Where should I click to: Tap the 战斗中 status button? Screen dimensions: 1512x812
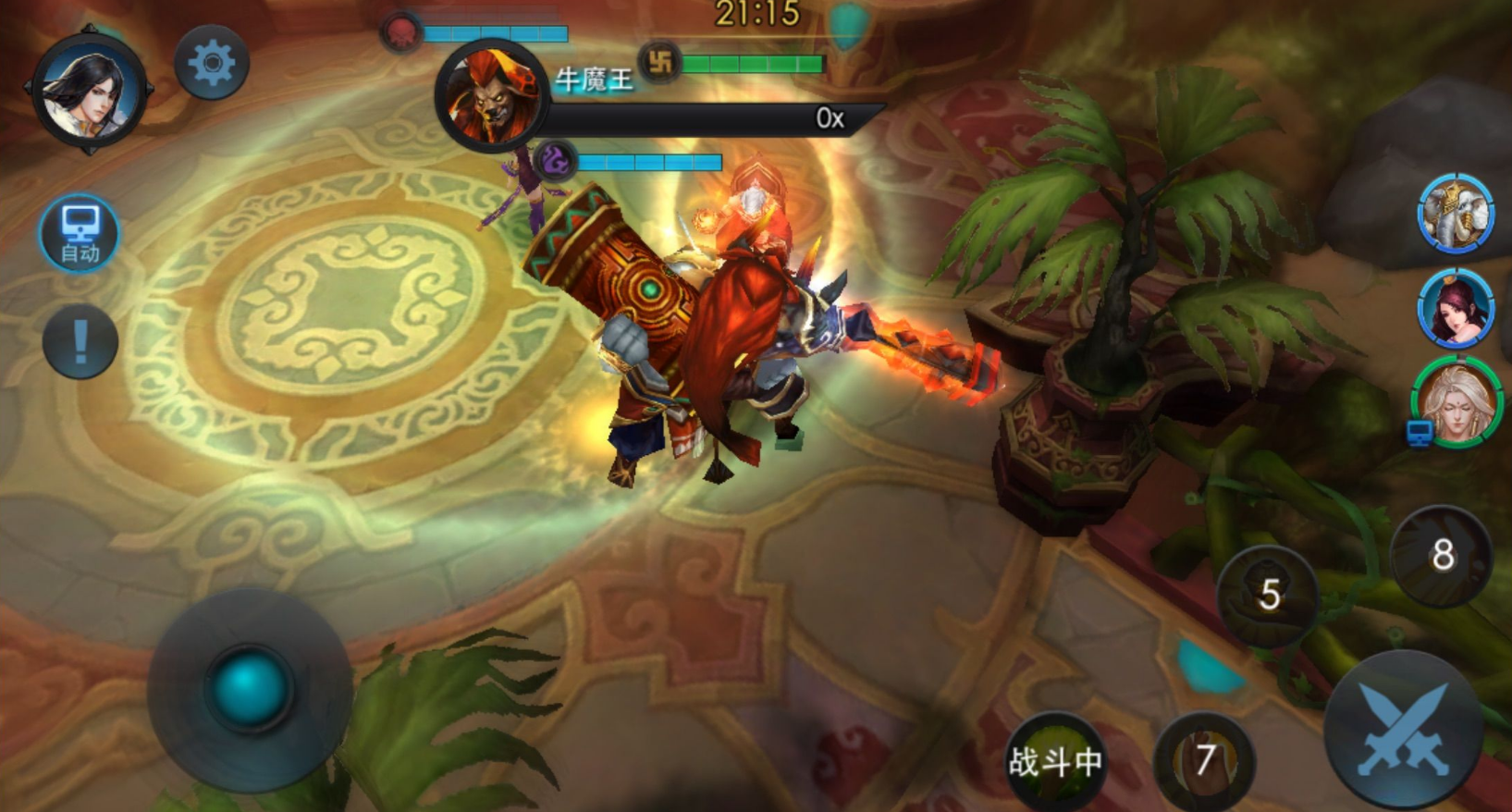pos(1055,762)
